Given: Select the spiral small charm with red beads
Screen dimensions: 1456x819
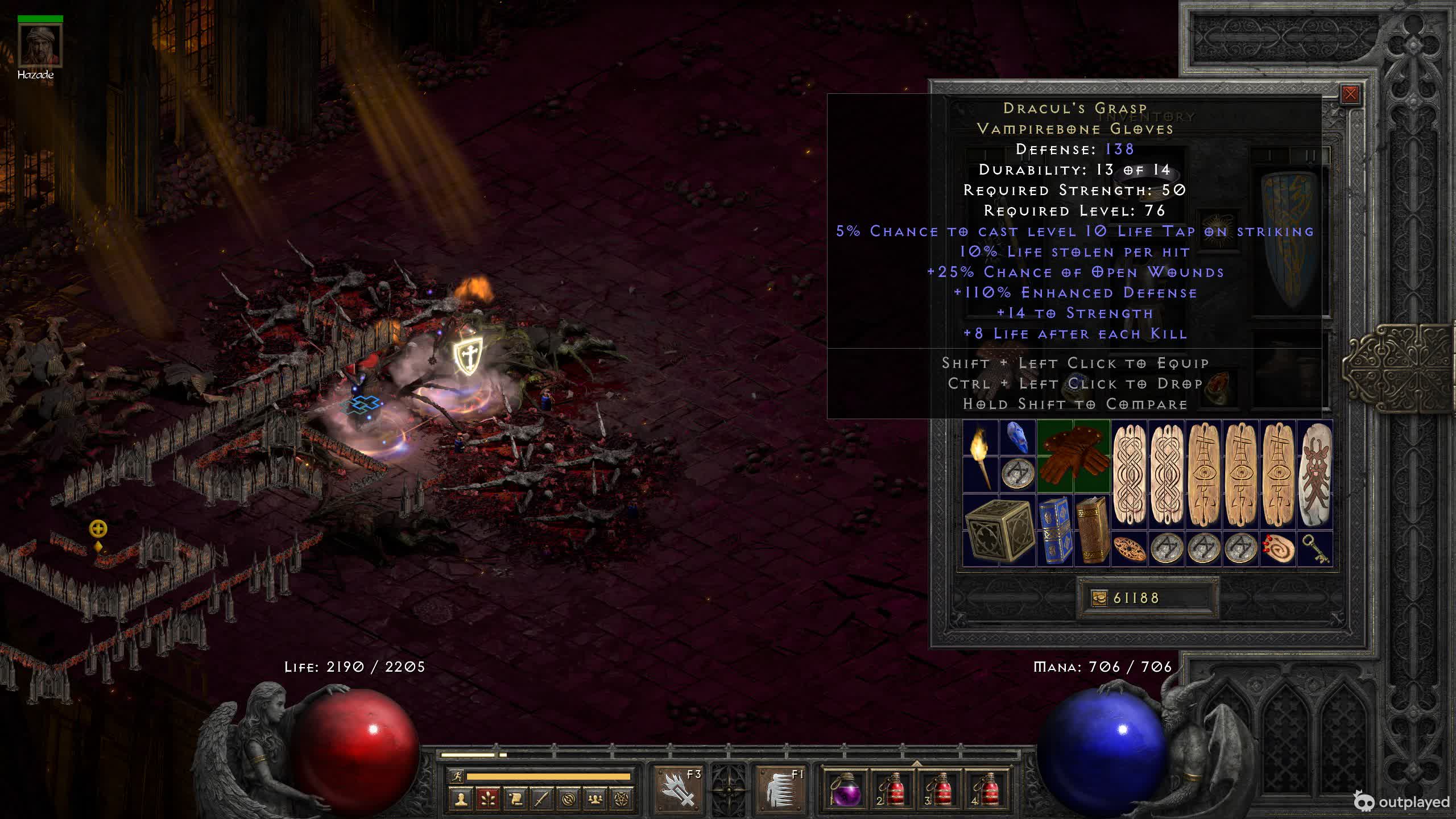Looking at the screenshot, I should click(x=1277, y=549).
